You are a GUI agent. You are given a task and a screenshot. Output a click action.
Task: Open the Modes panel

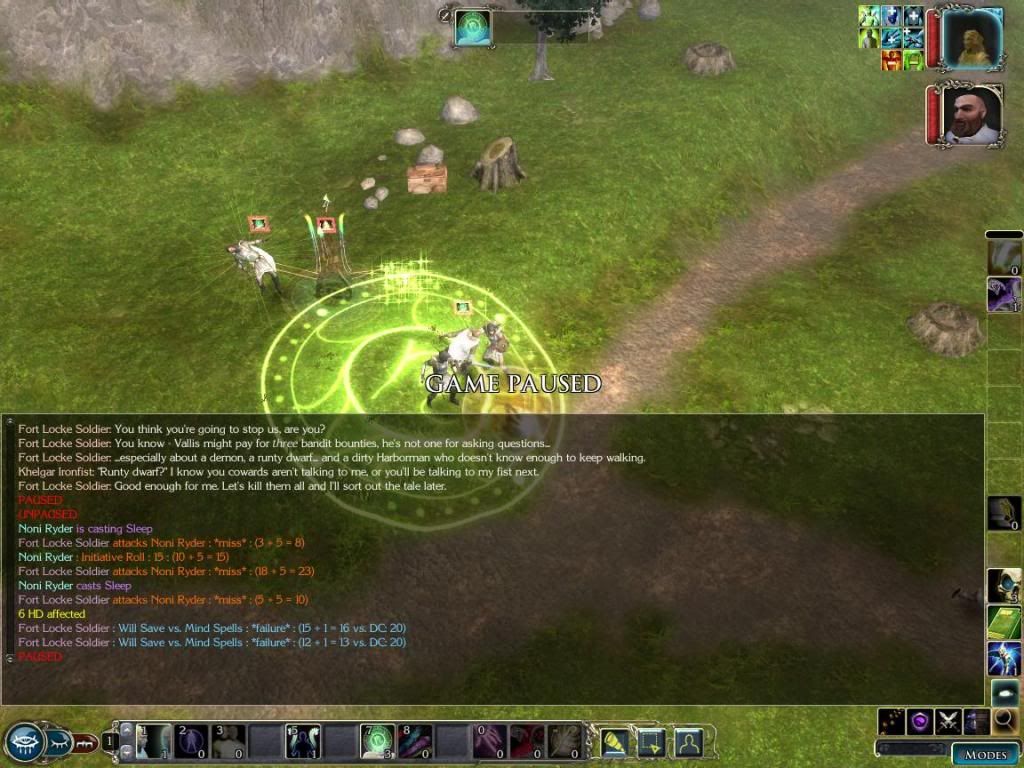pos(984,754)
